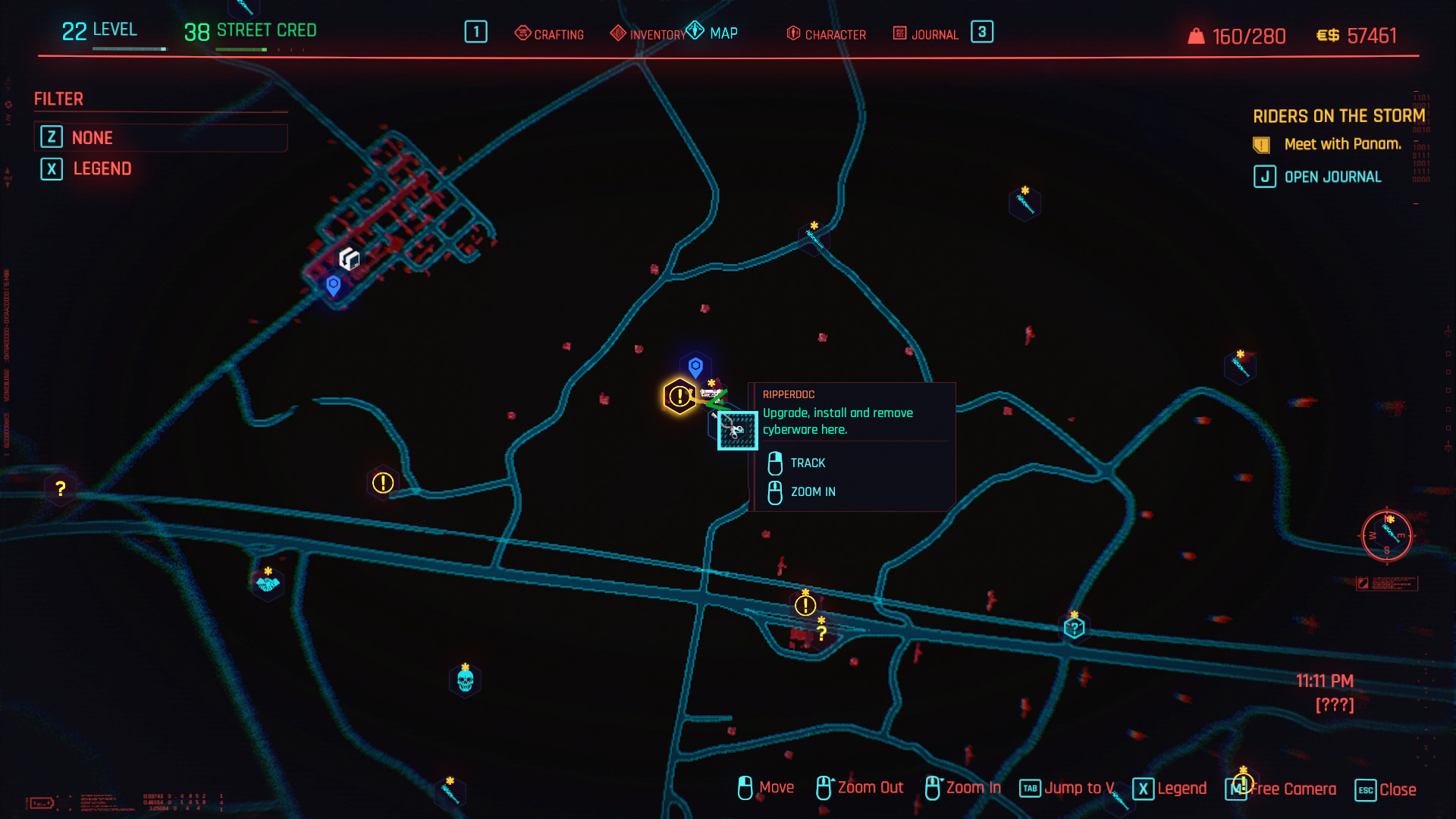Click the bottom bar Legend button
1456x819 pixels.
coord(1170,789)
